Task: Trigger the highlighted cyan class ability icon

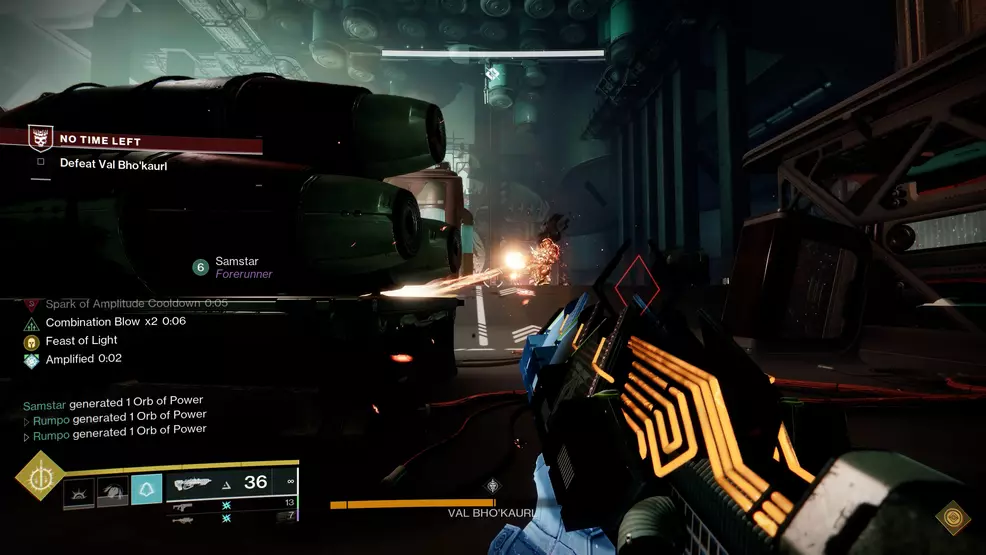Action: (146, 489)
